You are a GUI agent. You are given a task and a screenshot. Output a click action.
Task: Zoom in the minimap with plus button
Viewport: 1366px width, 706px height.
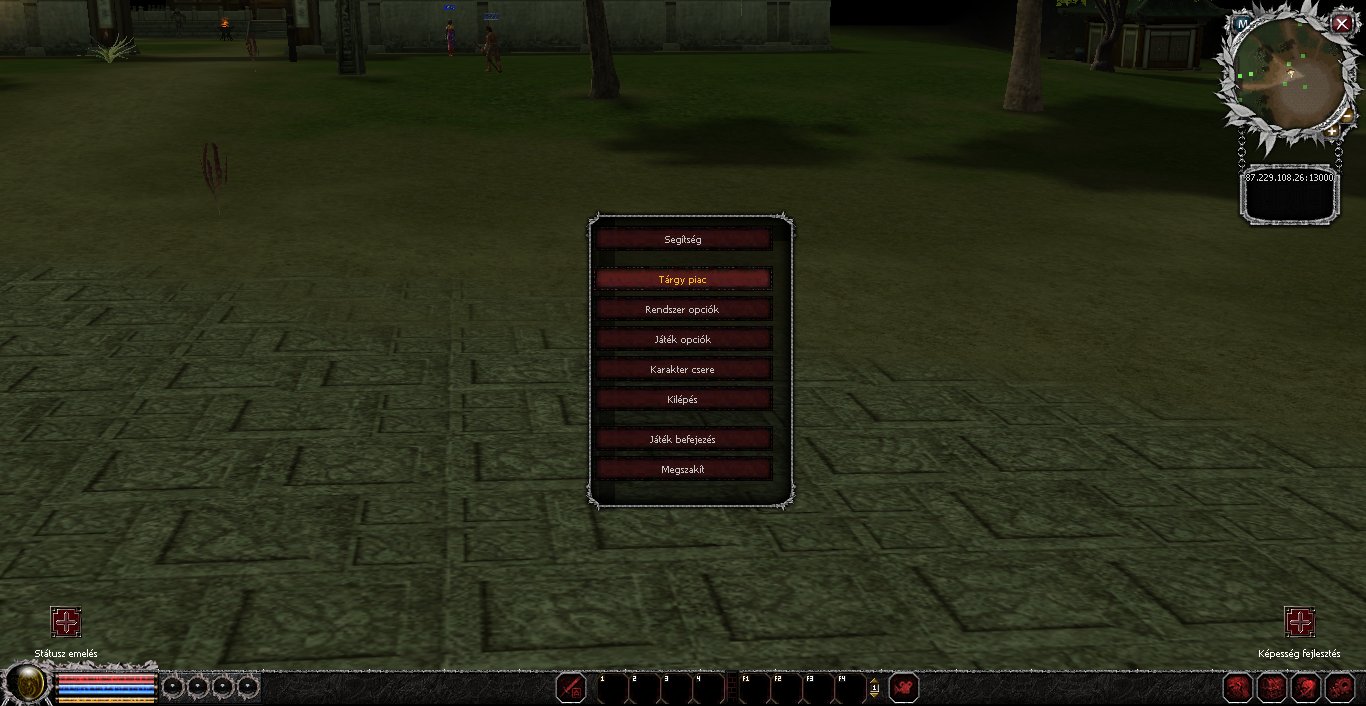(1332, 131)
